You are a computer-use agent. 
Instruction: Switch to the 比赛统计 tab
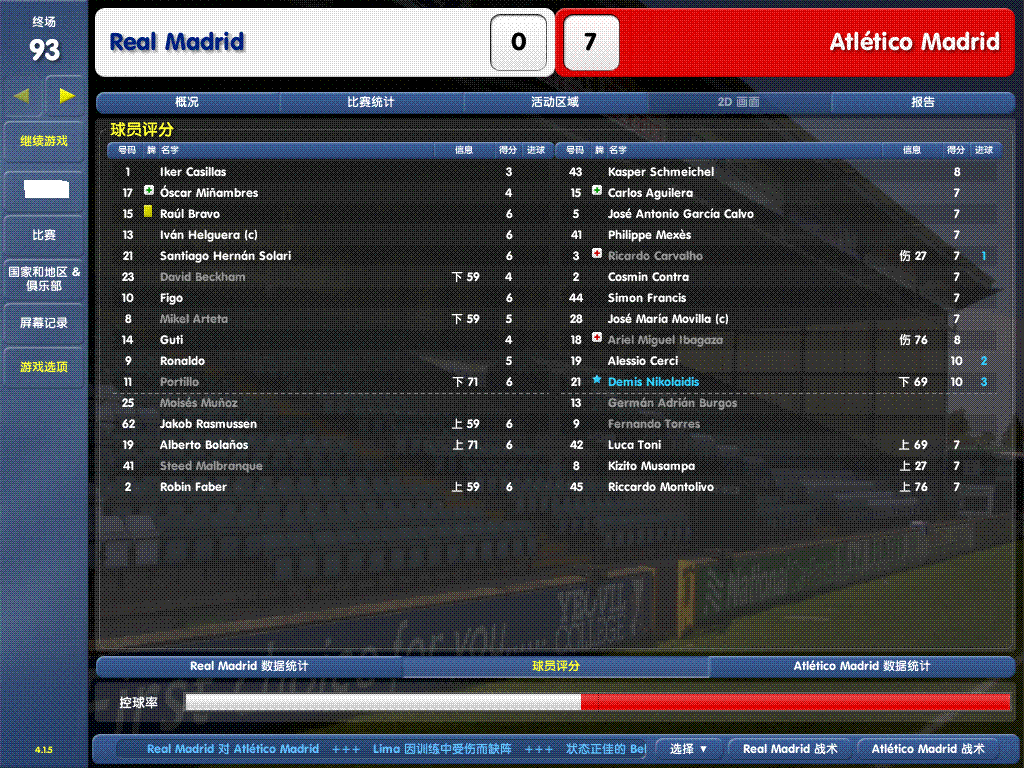pyautogui.click(x=371, y=102)
